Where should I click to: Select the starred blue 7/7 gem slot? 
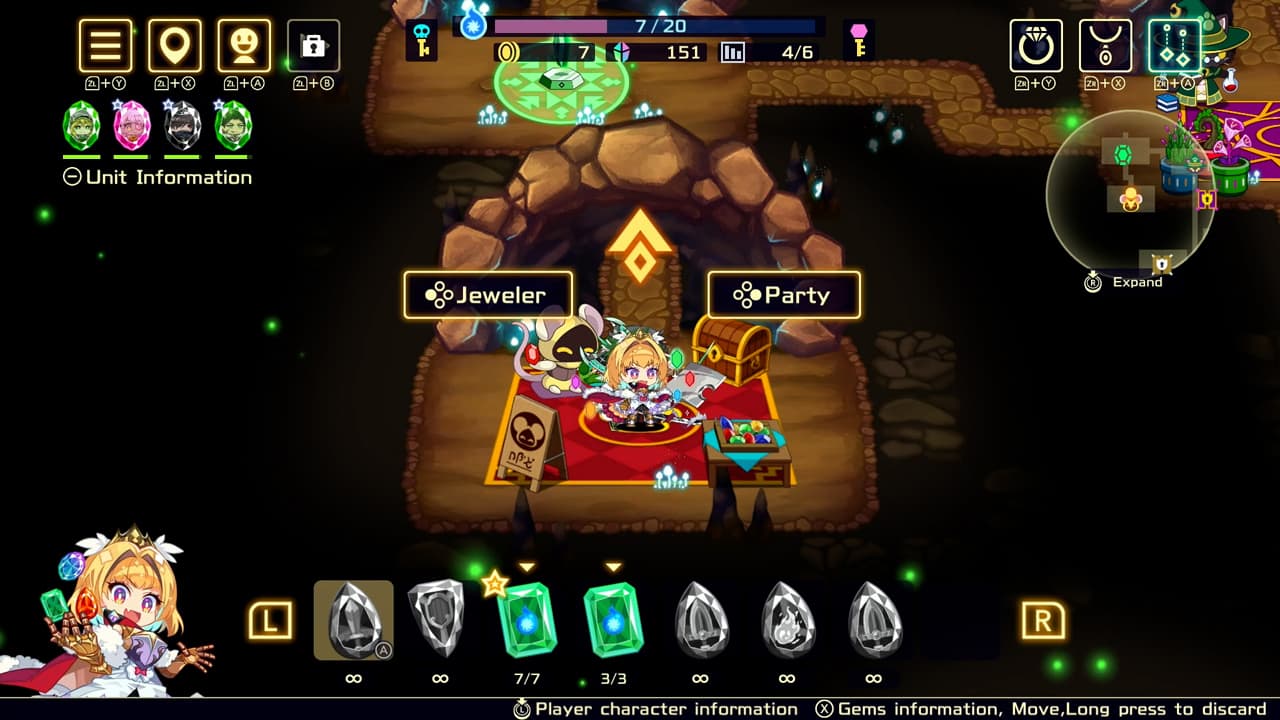[x=529, y=620]
